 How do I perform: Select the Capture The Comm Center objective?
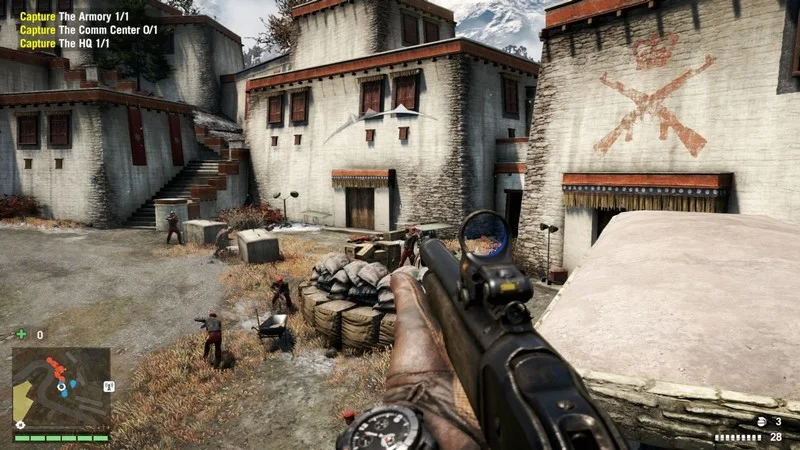pyautogui.click(x=88, y=30)
